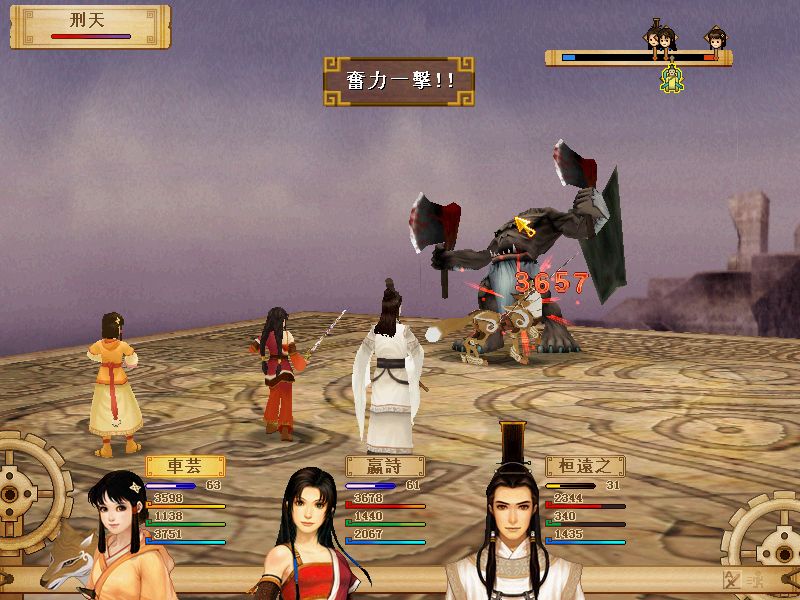Click the 桓遠之 name plate
The image size is (800, 600).
tap(585, 466)
